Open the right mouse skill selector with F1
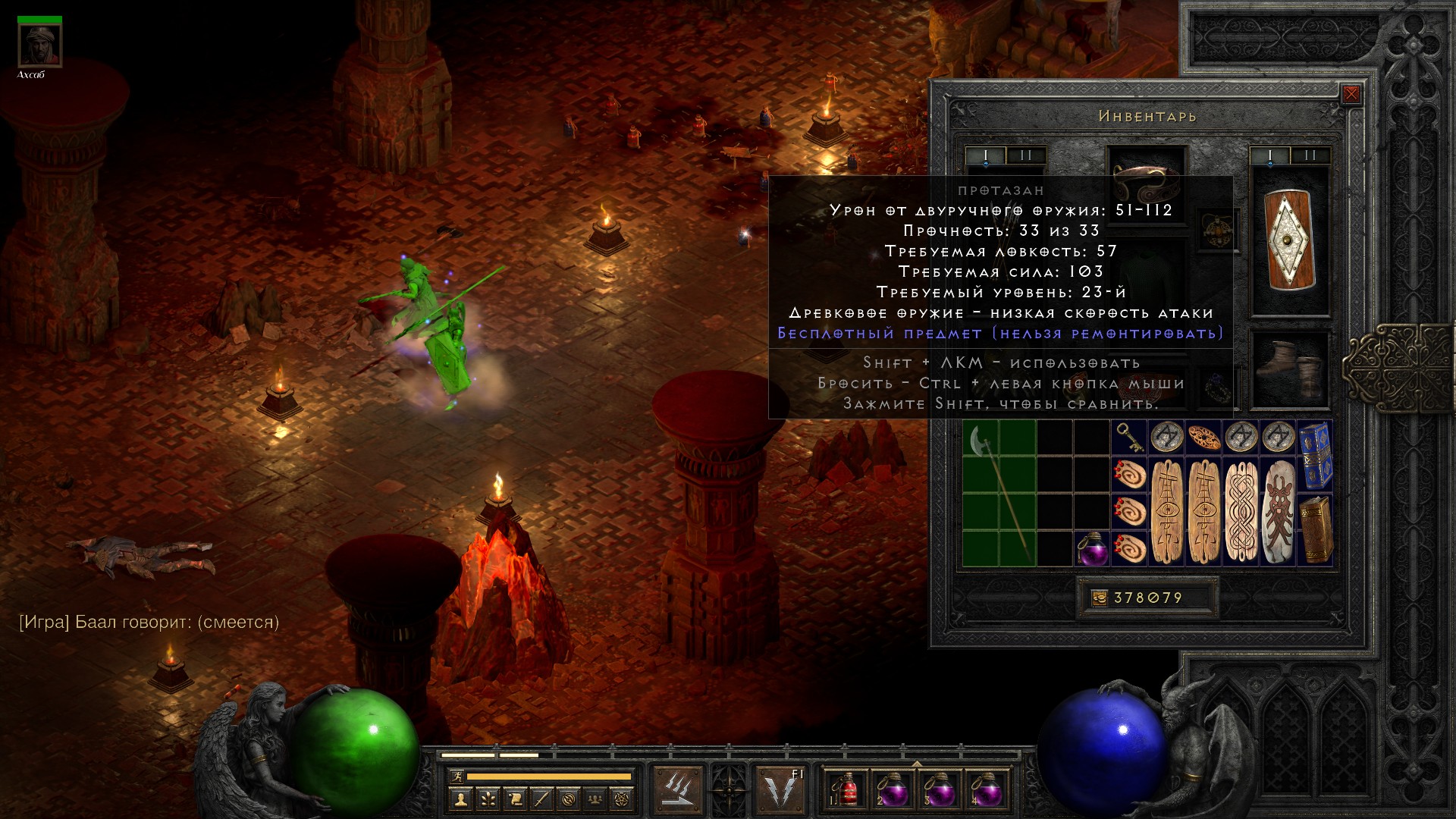The width and height of the screenshot is (1456, 819). pyautogui.click(x=780, y=790)
